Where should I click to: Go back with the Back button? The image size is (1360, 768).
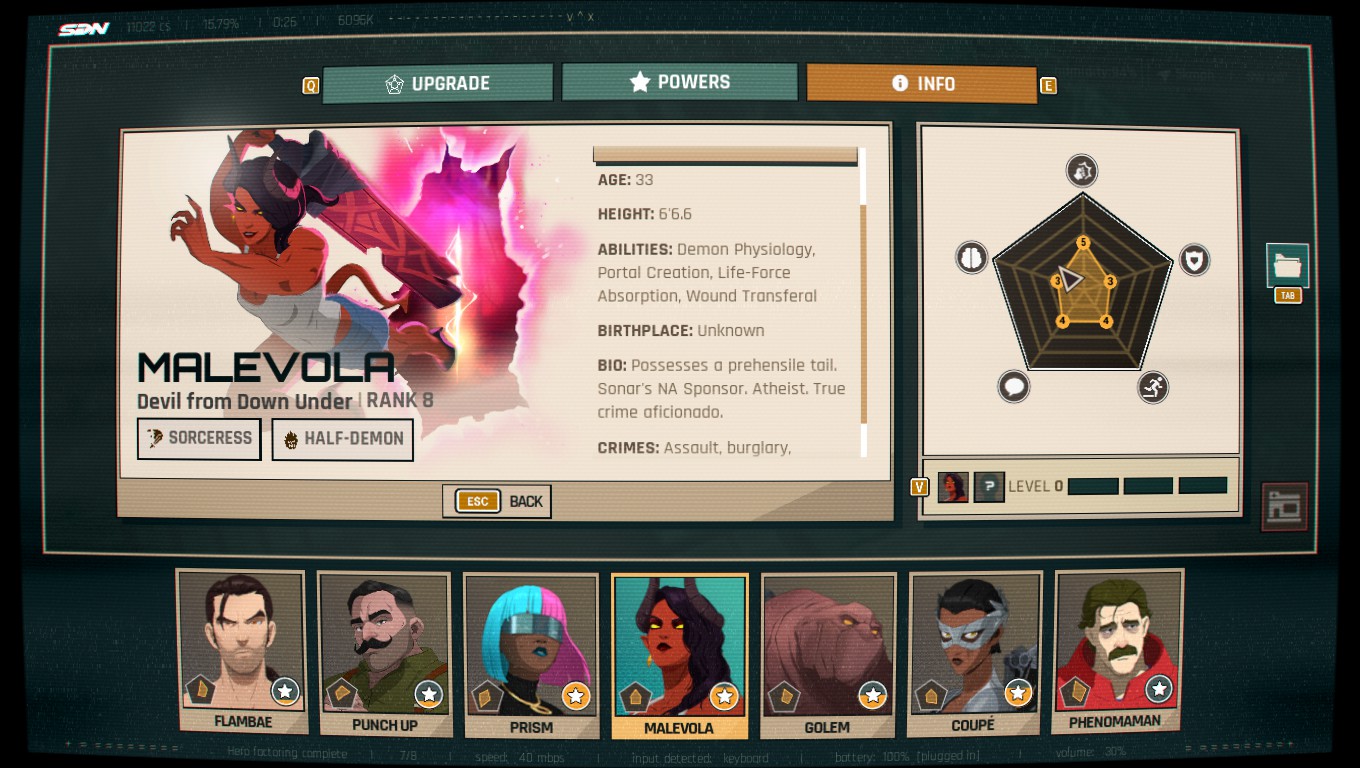(x=497, y=501)
